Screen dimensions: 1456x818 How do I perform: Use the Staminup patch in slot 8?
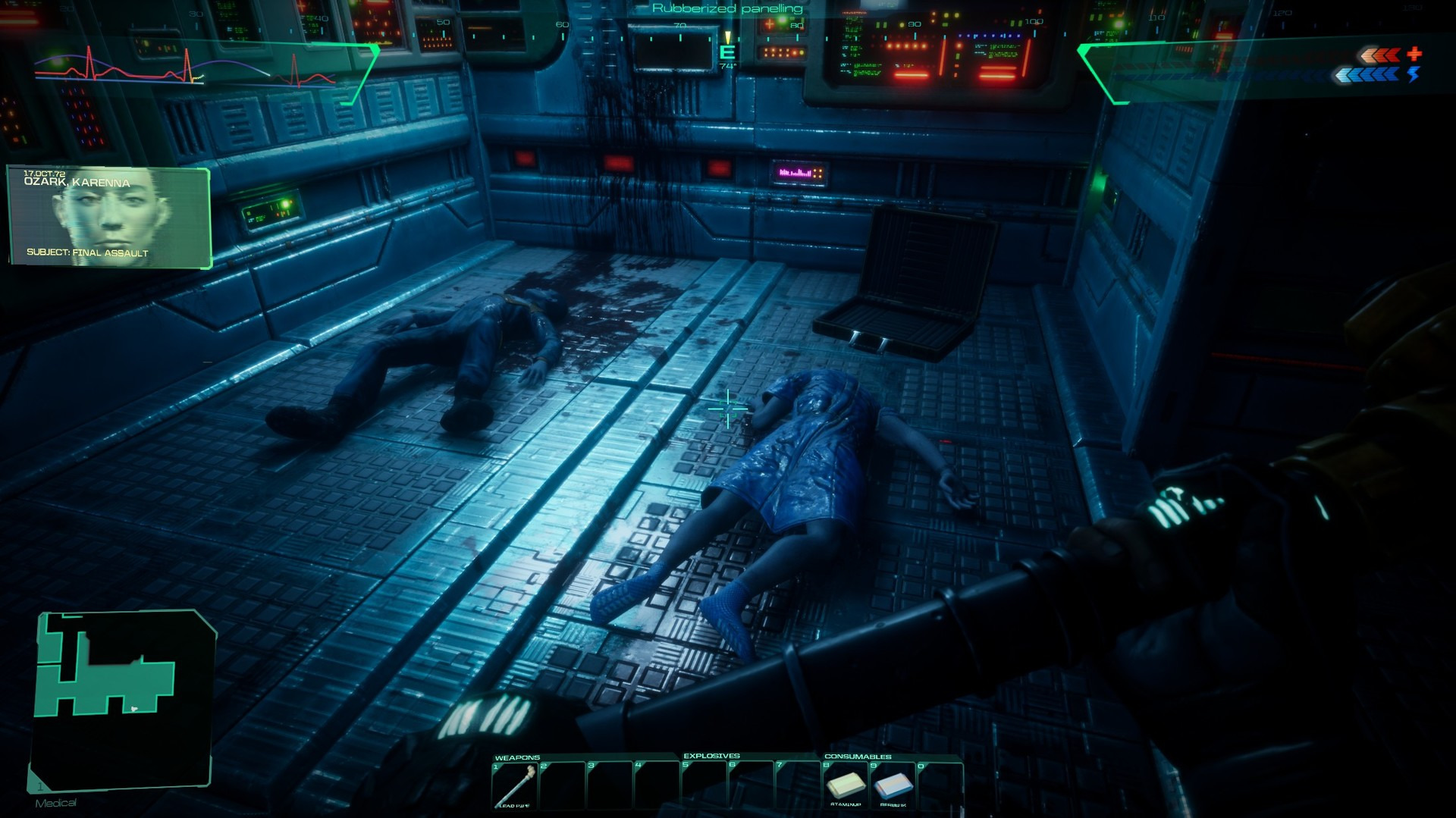(x=846, y=785)
